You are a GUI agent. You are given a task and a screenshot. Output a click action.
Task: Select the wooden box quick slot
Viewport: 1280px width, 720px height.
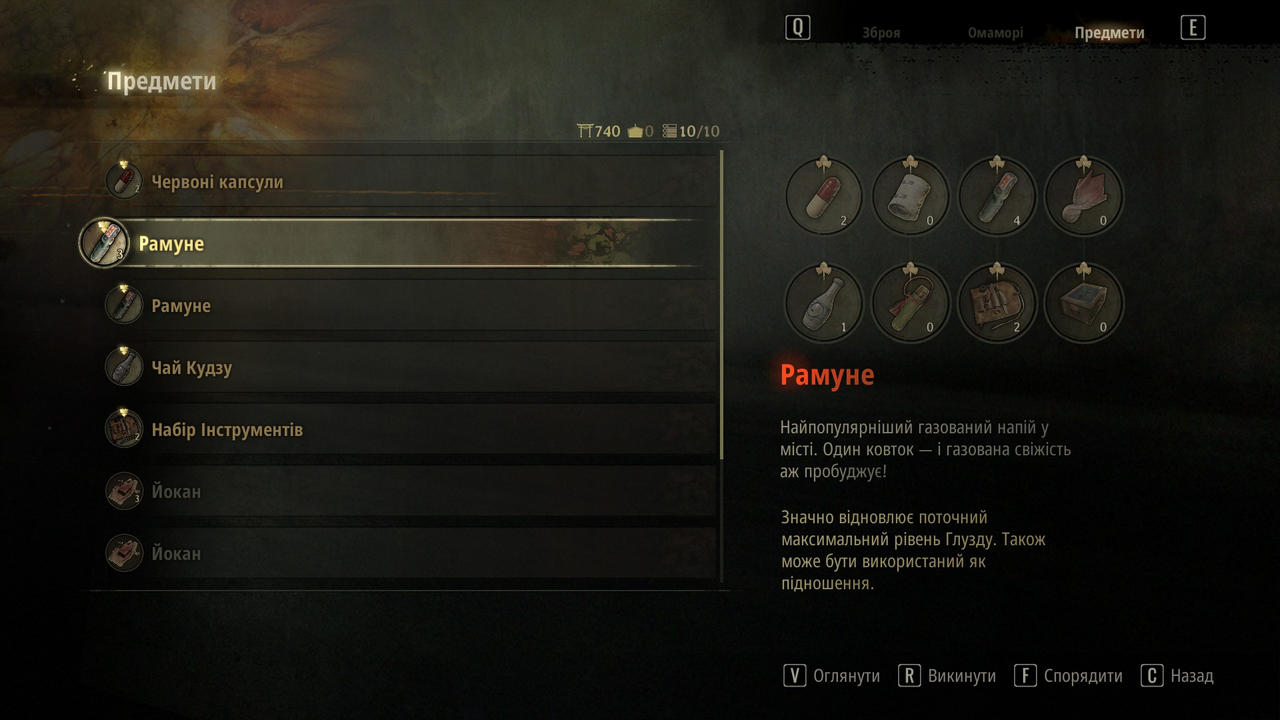click(x=1083, y=303)
